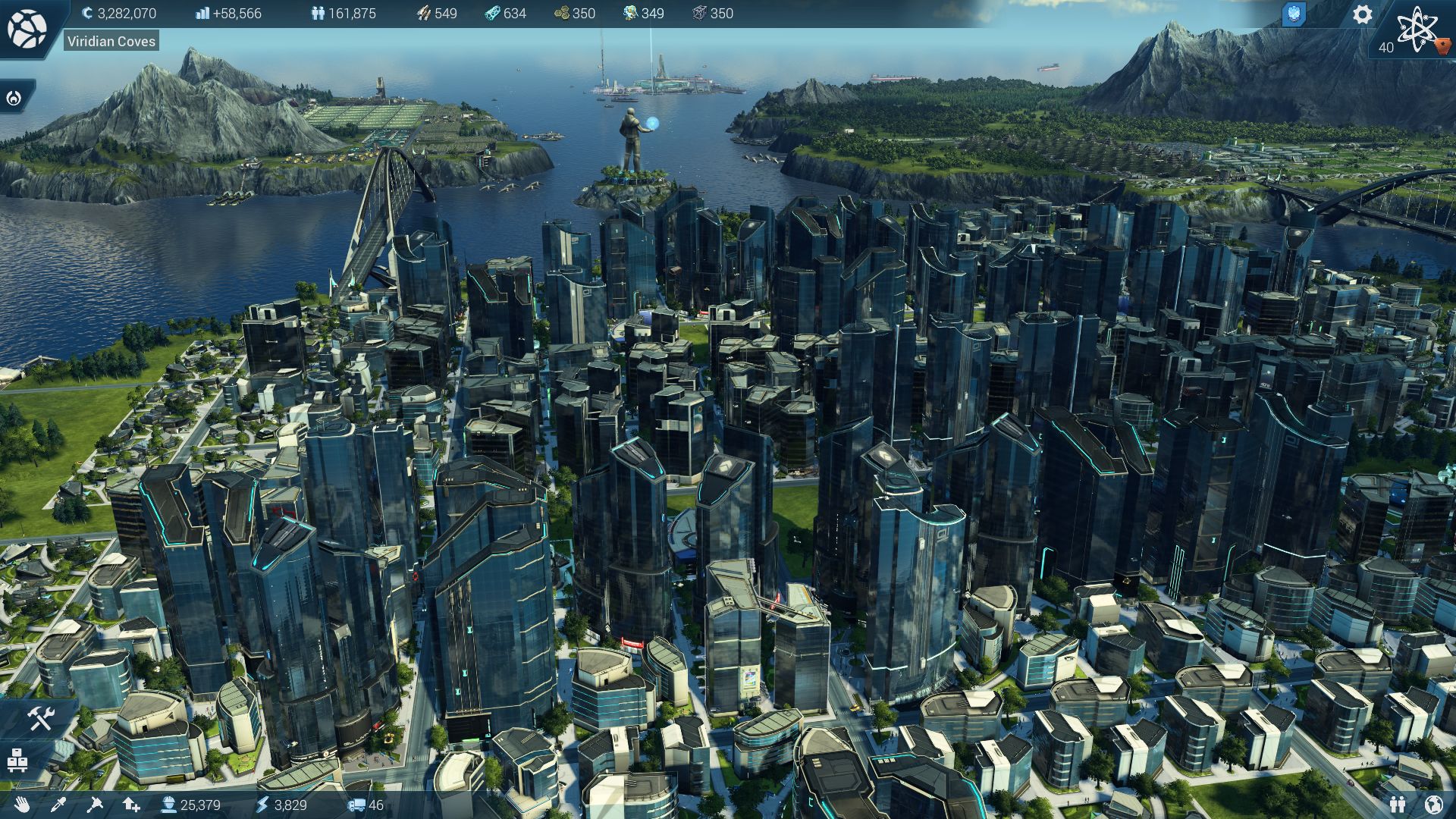Open the strategic map globe button

(27, 29)
